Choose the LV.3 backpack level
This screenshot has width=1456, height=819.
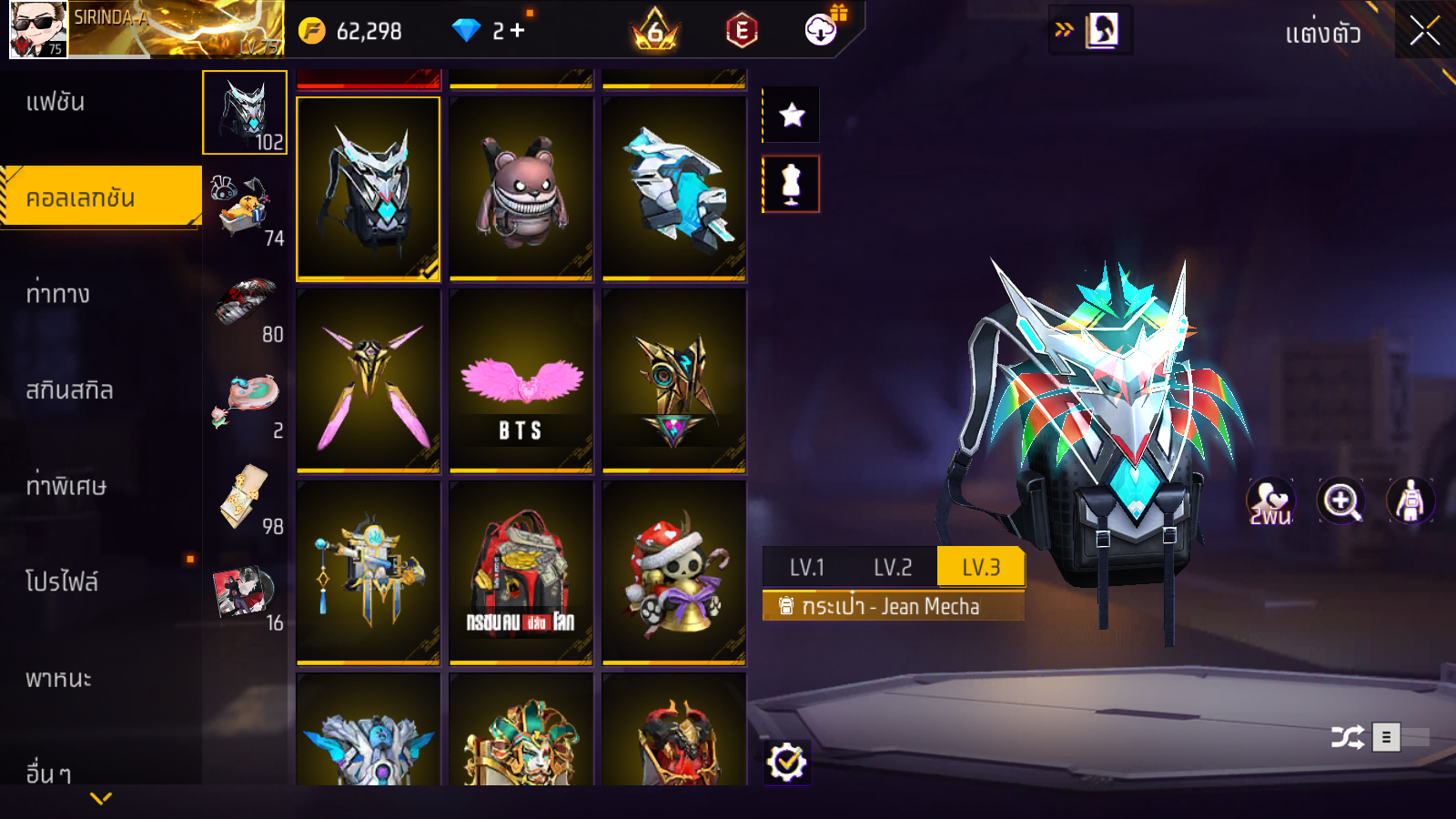pyautogui.click(x=981, y=568)
